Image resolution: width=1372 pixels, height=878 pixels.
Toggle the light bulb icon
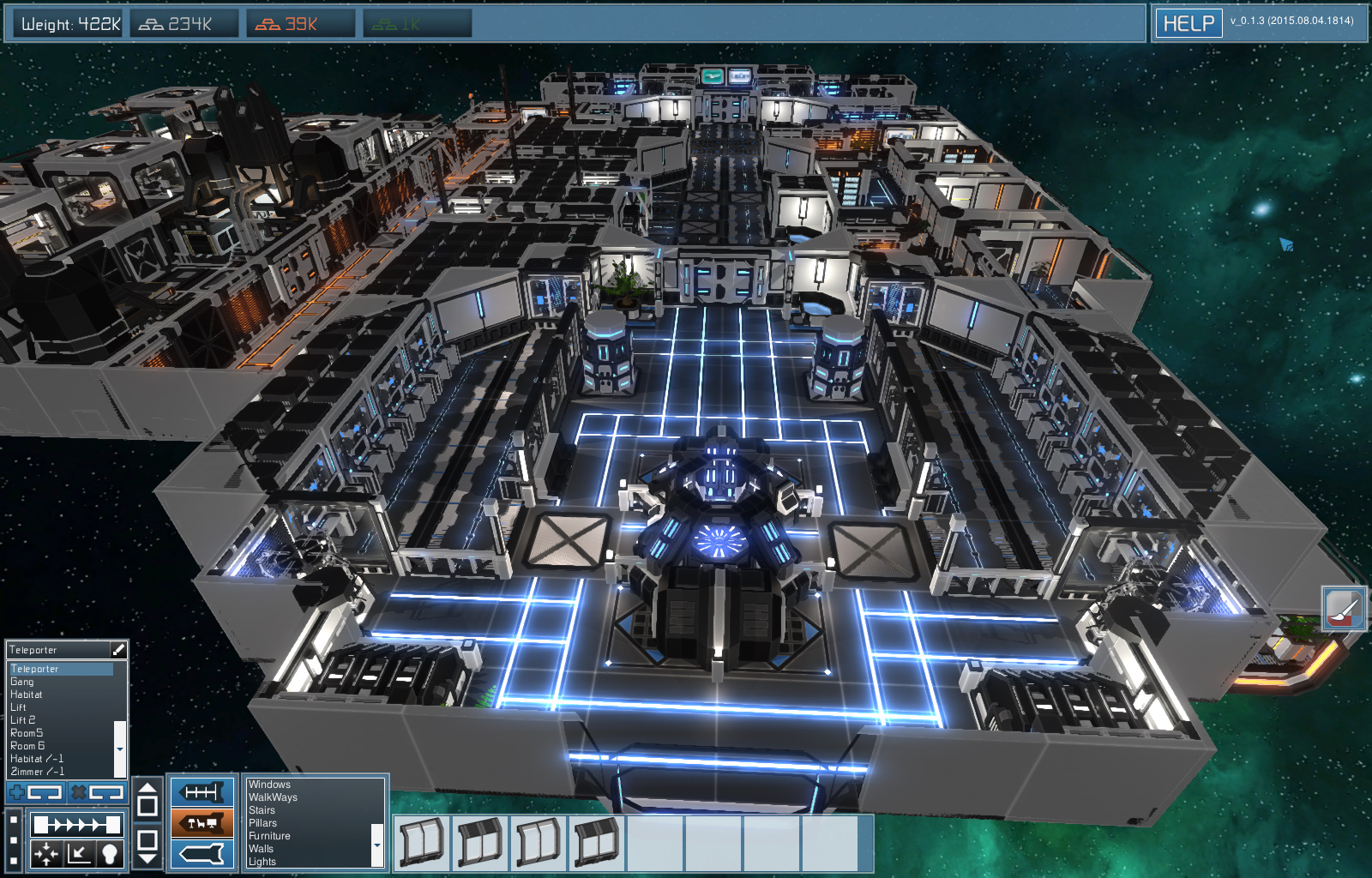(x=110, y=854)
